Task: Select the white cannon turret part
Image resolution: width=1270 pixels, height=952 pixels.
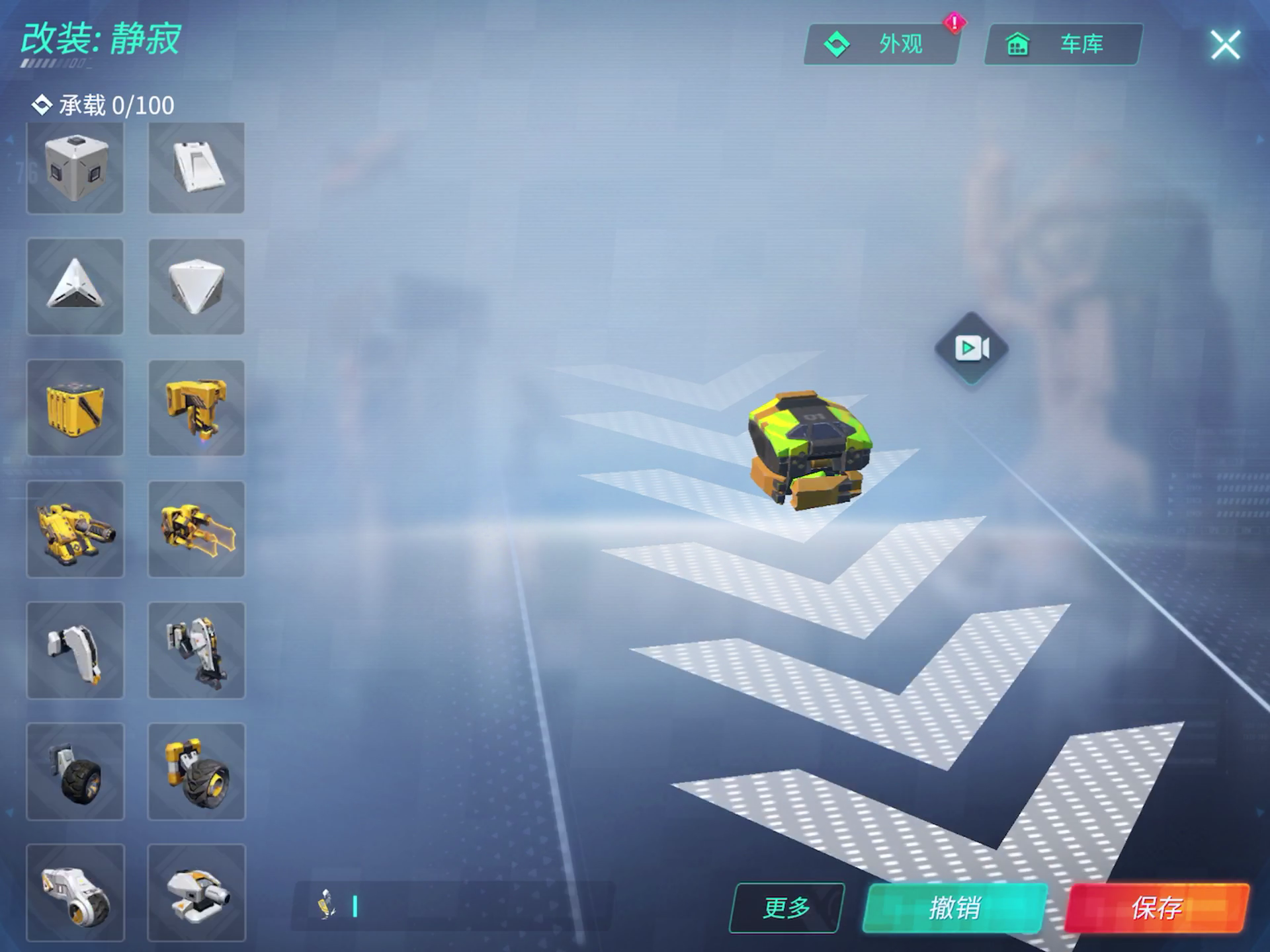Action: (x=196, y=892)
